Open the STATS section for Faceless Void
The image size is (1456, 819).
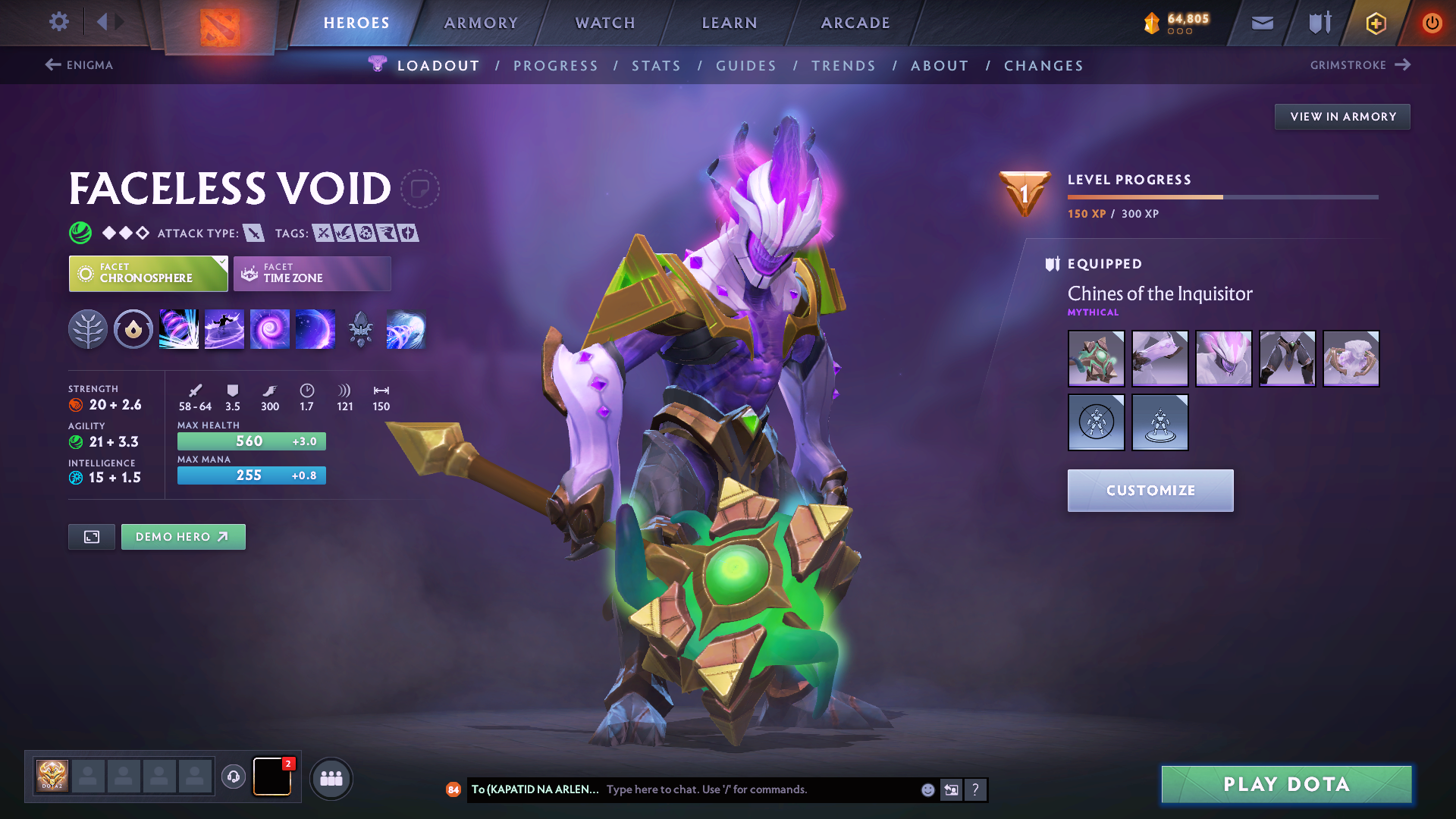point(657,66)
